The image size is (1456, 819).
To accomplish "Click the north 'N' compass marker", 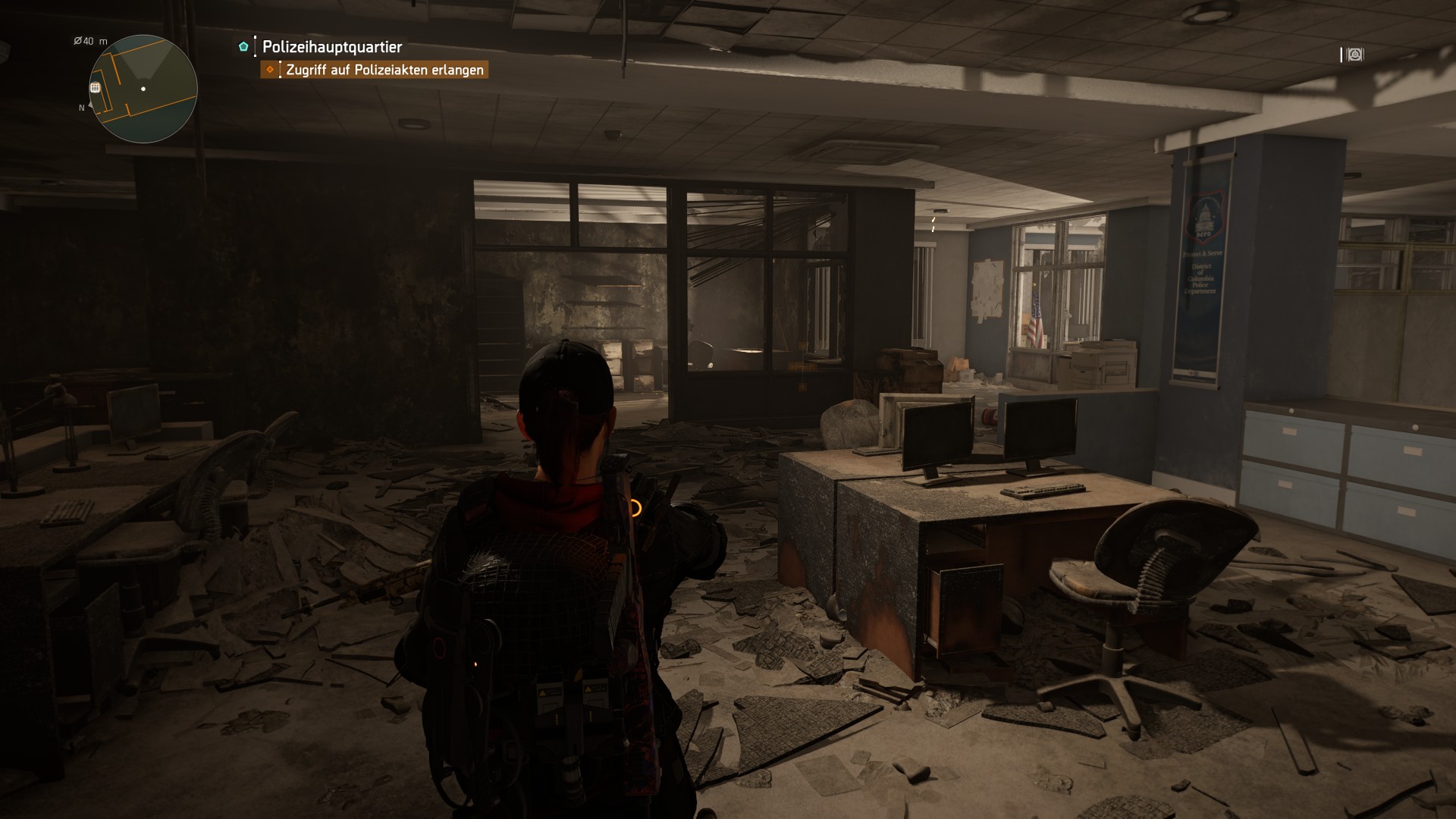I will (81, 109).
